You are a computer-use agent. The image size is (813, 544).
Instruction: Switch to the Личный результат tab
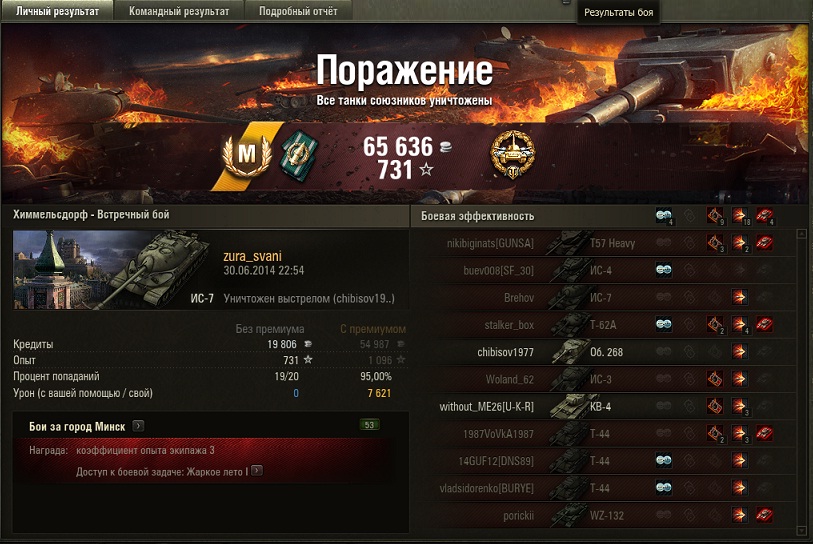56,11
